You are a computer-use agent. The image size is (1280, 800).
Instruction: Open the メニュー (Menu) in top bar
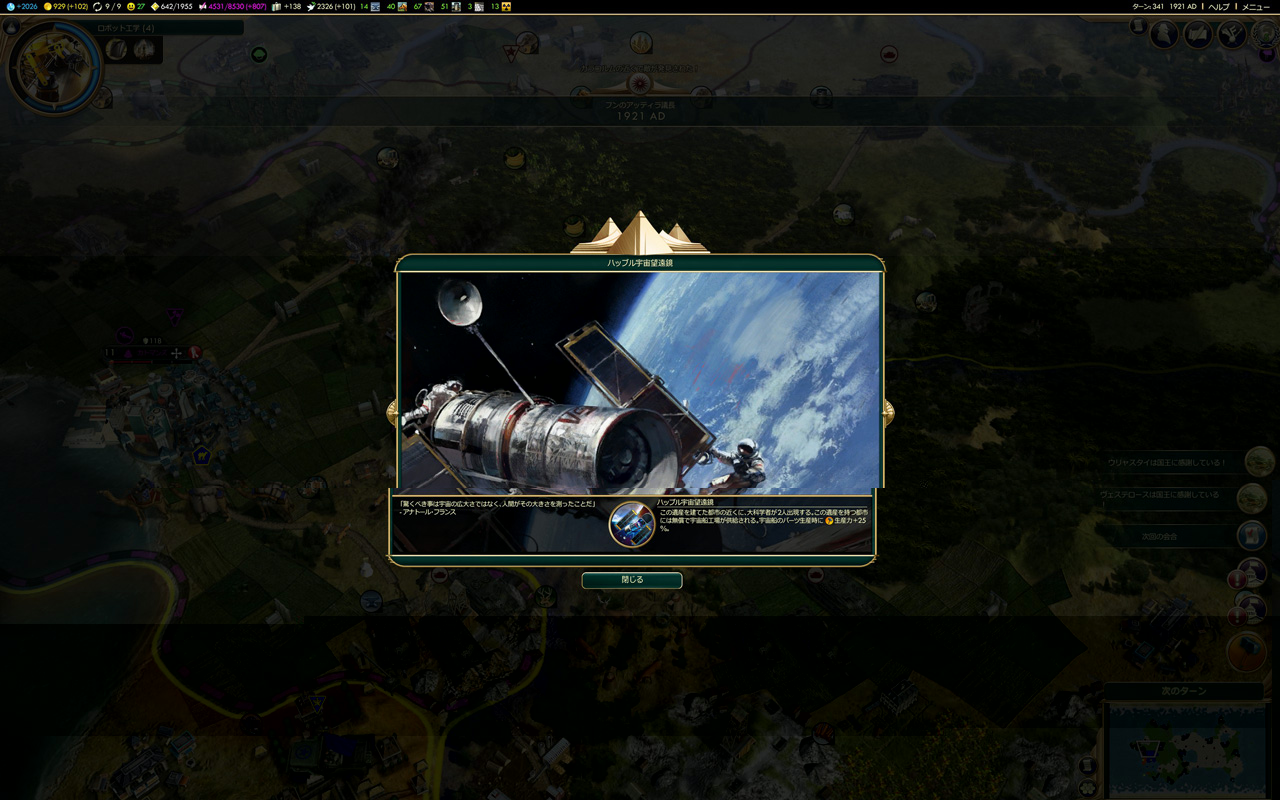(1255, 6)
